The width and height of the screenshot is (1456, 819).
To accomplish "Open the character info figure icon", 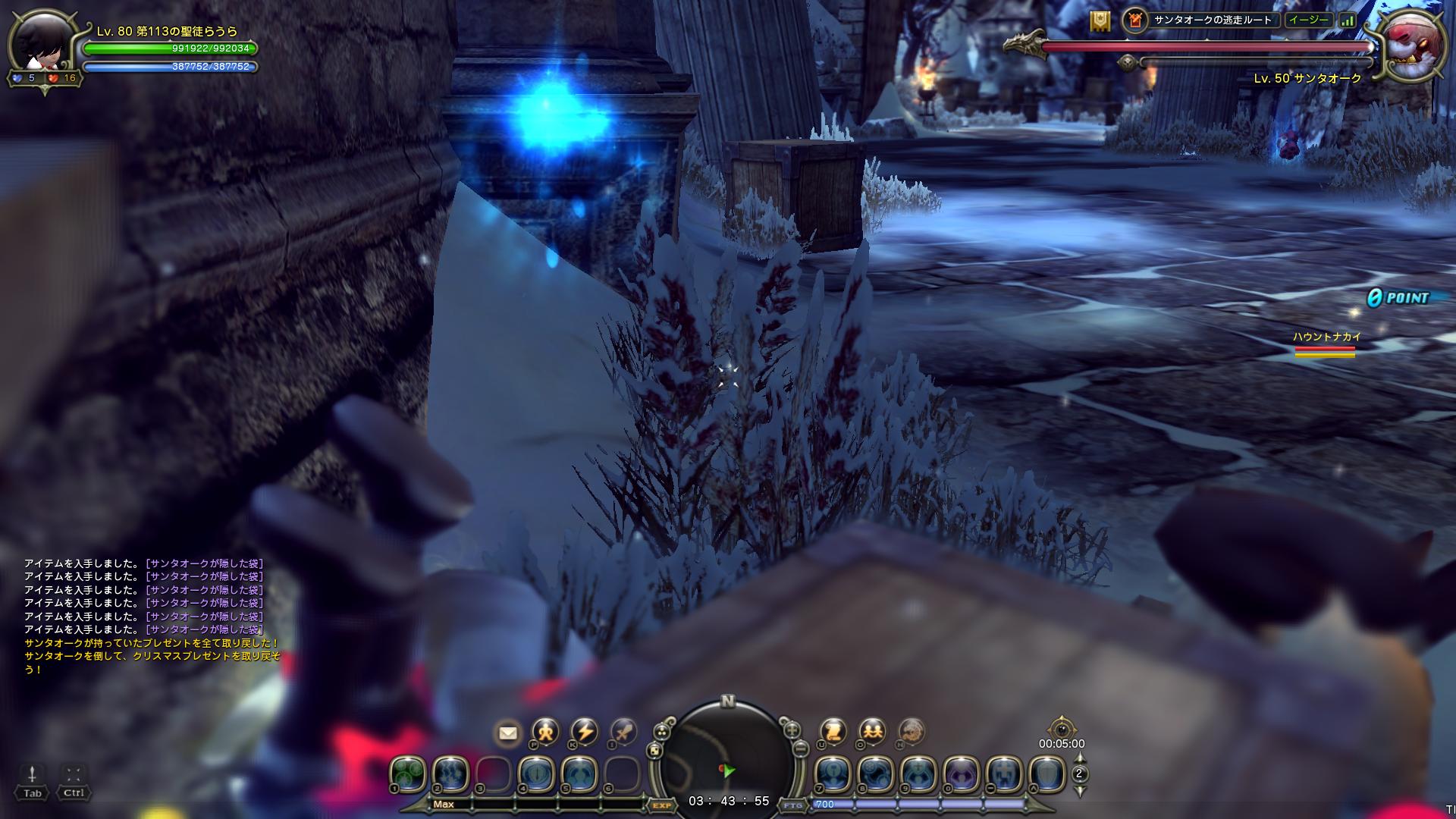I will (545, 732).
